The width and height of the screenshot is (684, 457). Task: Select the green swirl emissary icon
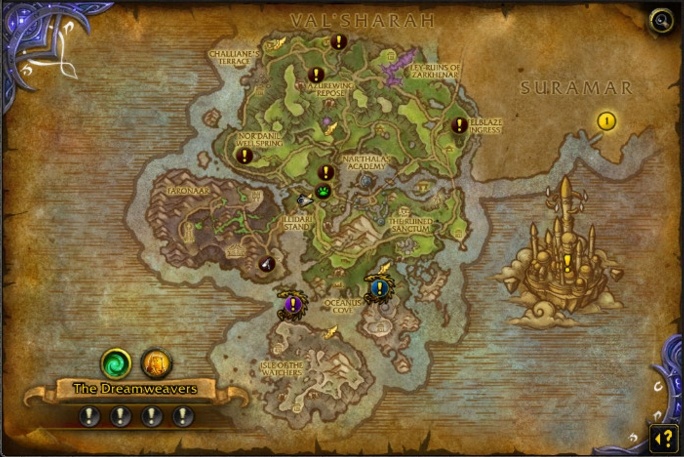coord(116,362)
